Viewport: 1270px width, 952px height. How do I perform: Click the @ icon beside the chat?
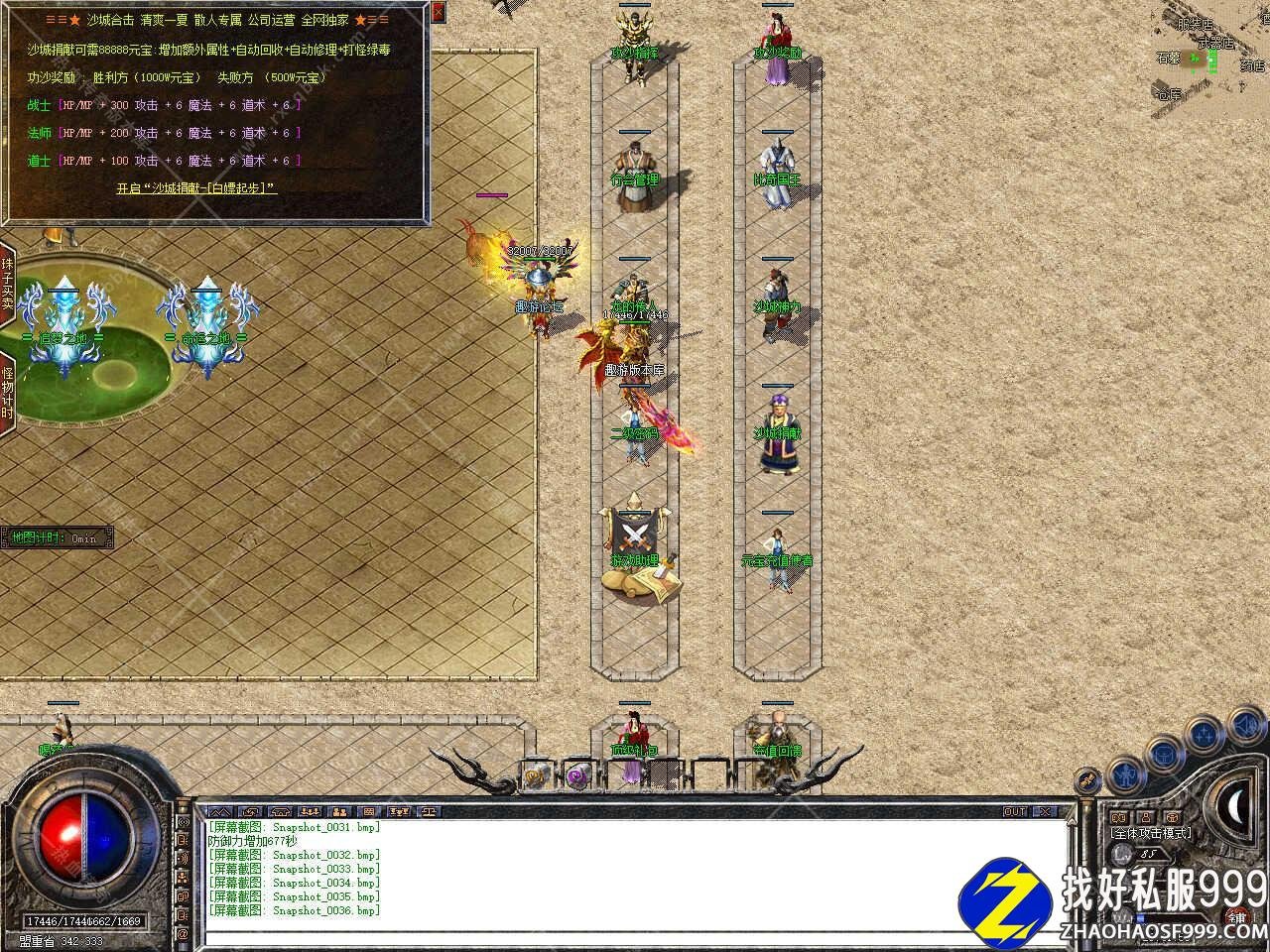183,934
